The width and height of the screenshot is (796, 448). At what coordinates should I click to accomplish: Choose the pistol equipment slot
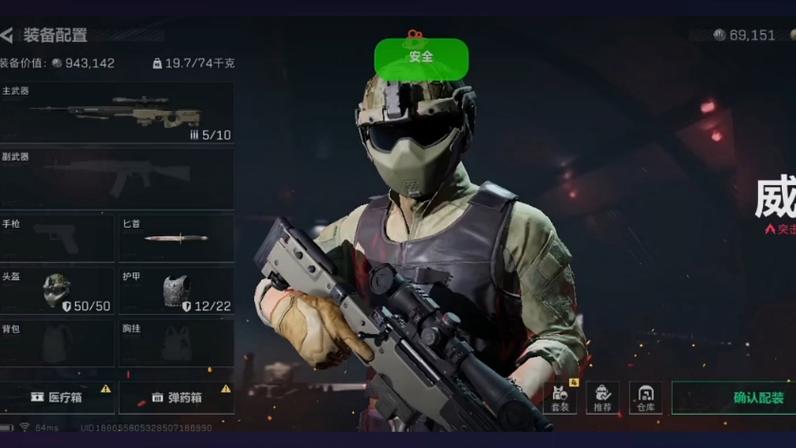click(57, 238)
